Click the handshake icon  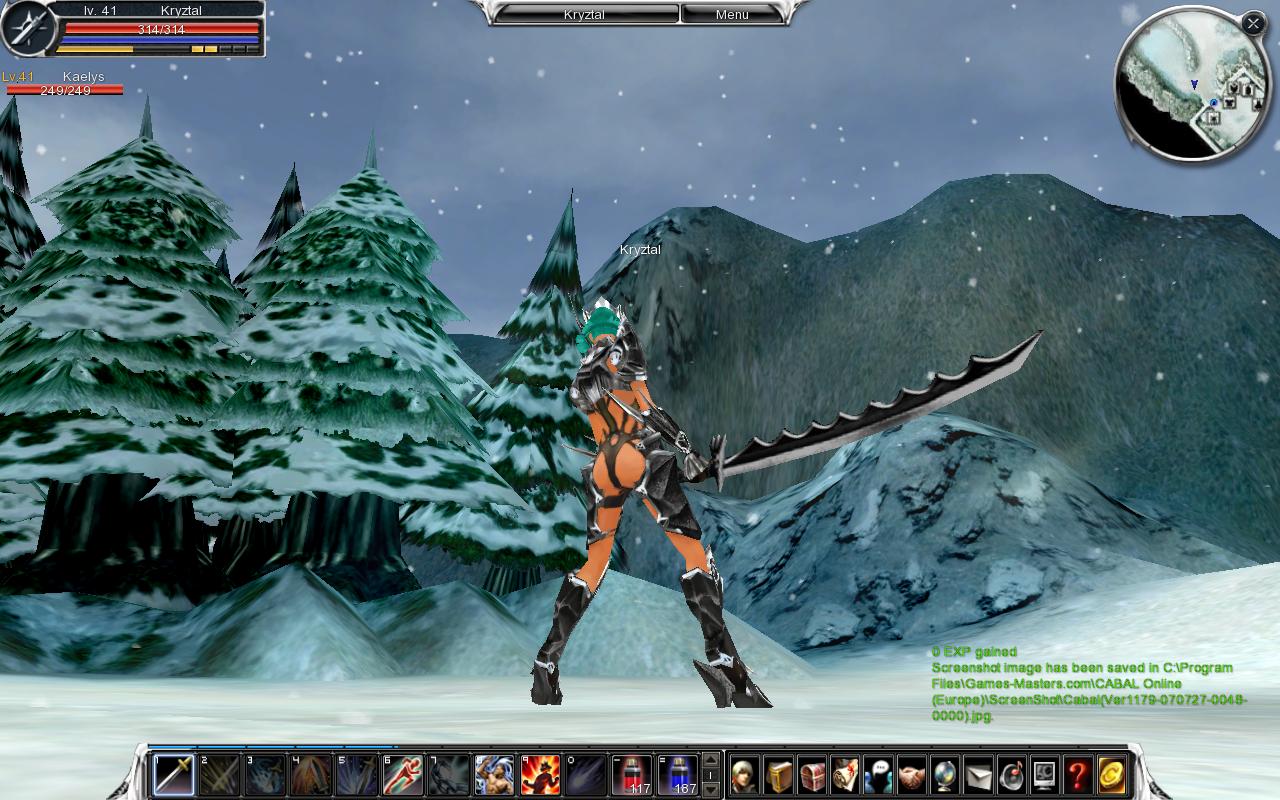point(911,775)
